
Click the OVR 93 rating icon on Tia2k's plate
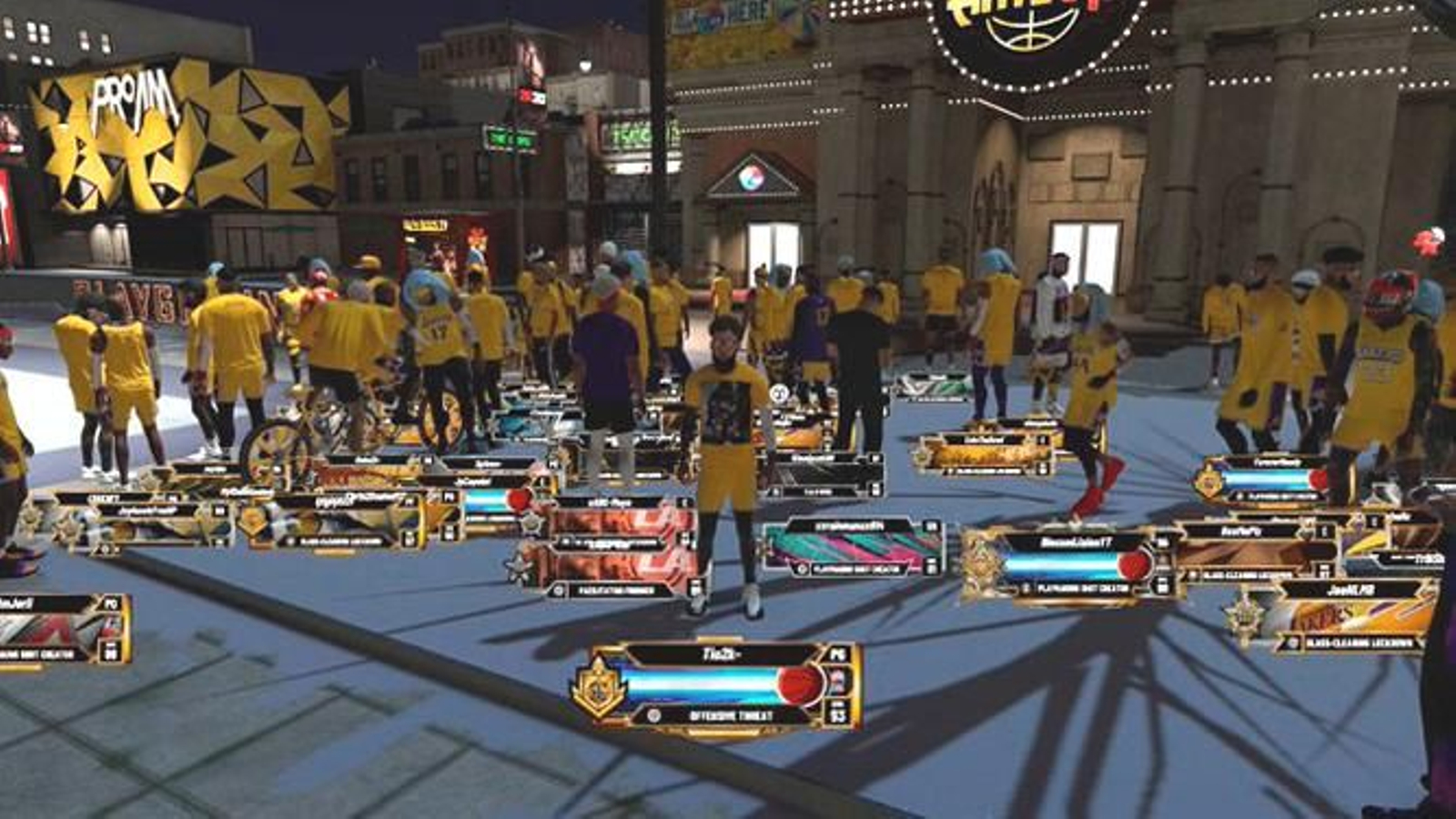(839, 714)
